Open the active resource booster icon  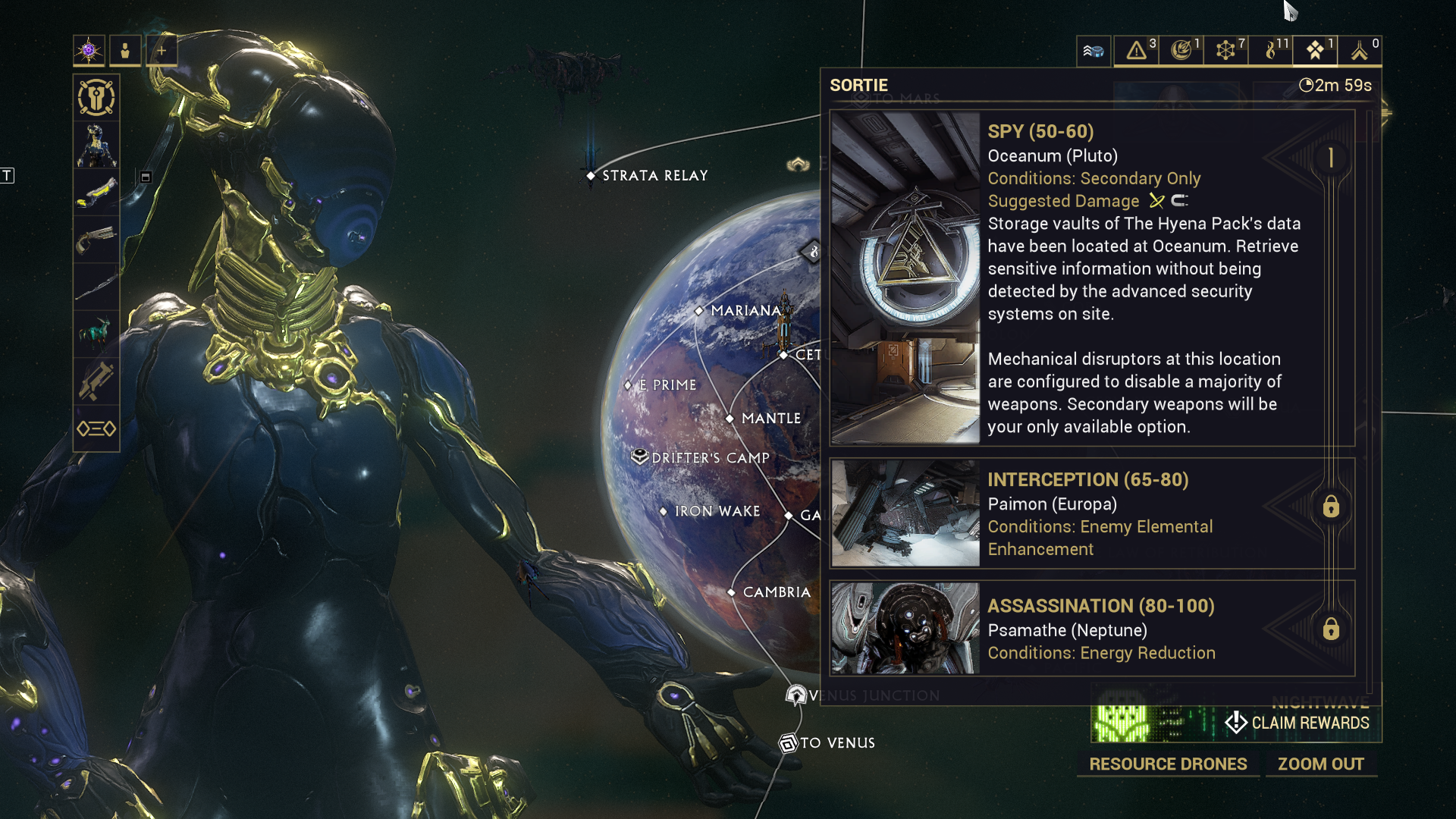click(1094, 51)
